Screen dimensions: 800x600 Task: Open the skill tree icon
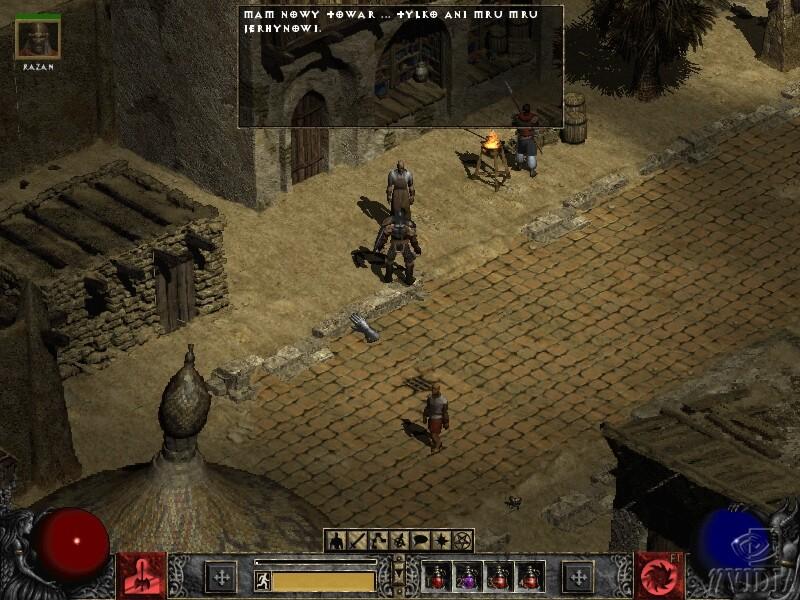coord(378,541)
